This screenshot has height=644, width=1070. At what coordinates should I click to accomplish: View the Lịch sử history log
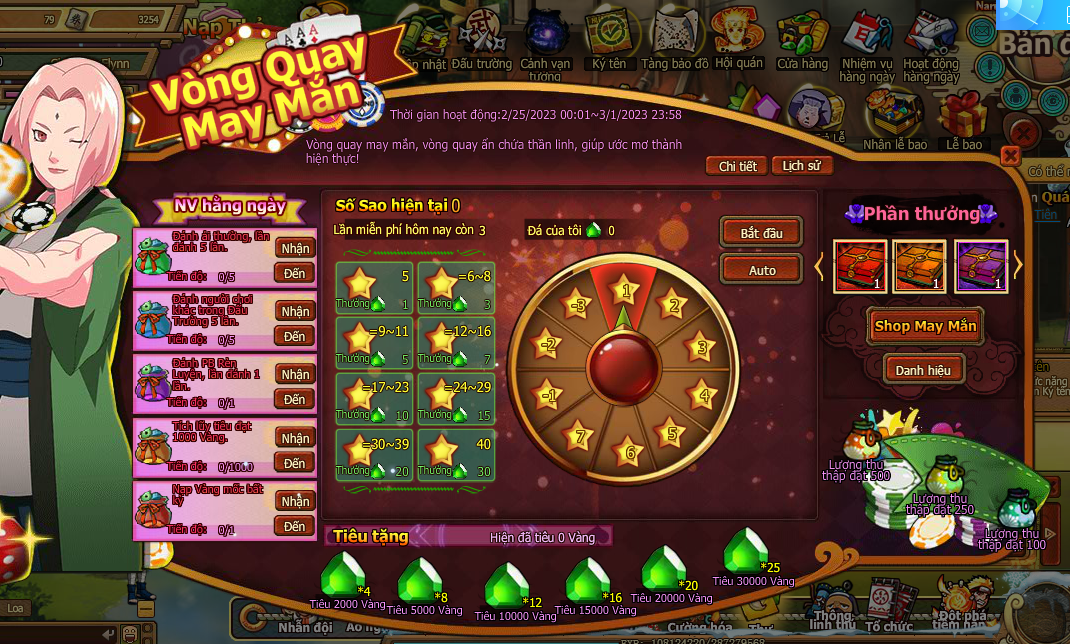801,166
